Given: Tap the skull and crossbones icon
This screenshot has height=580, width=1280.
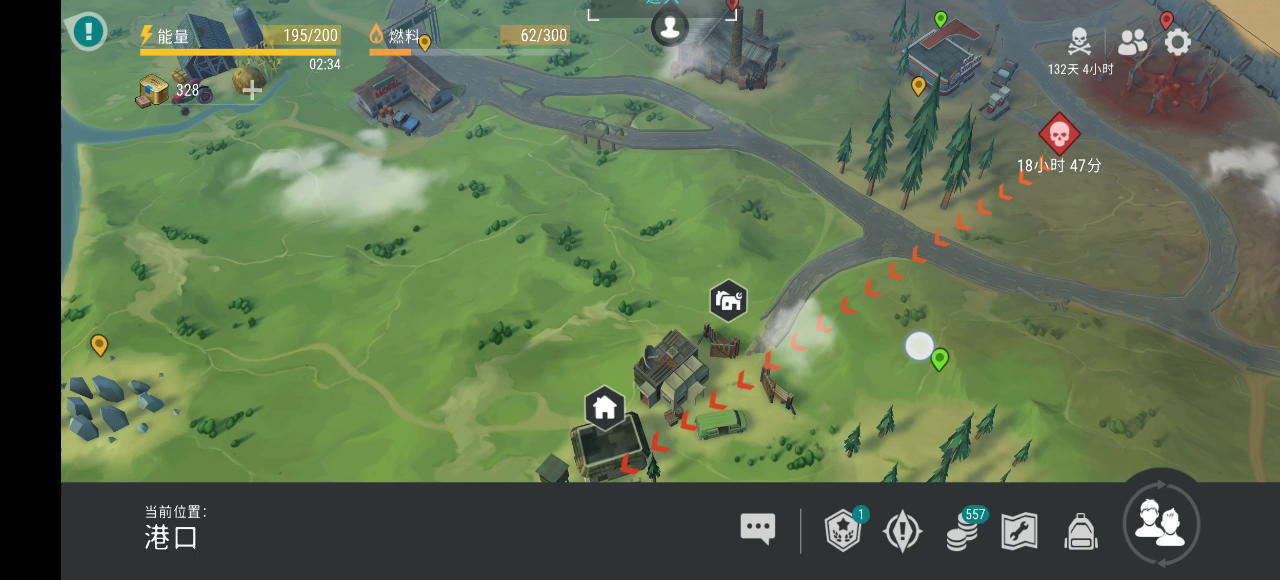Looking at the screenshot, I should [x=1080, y=42].
